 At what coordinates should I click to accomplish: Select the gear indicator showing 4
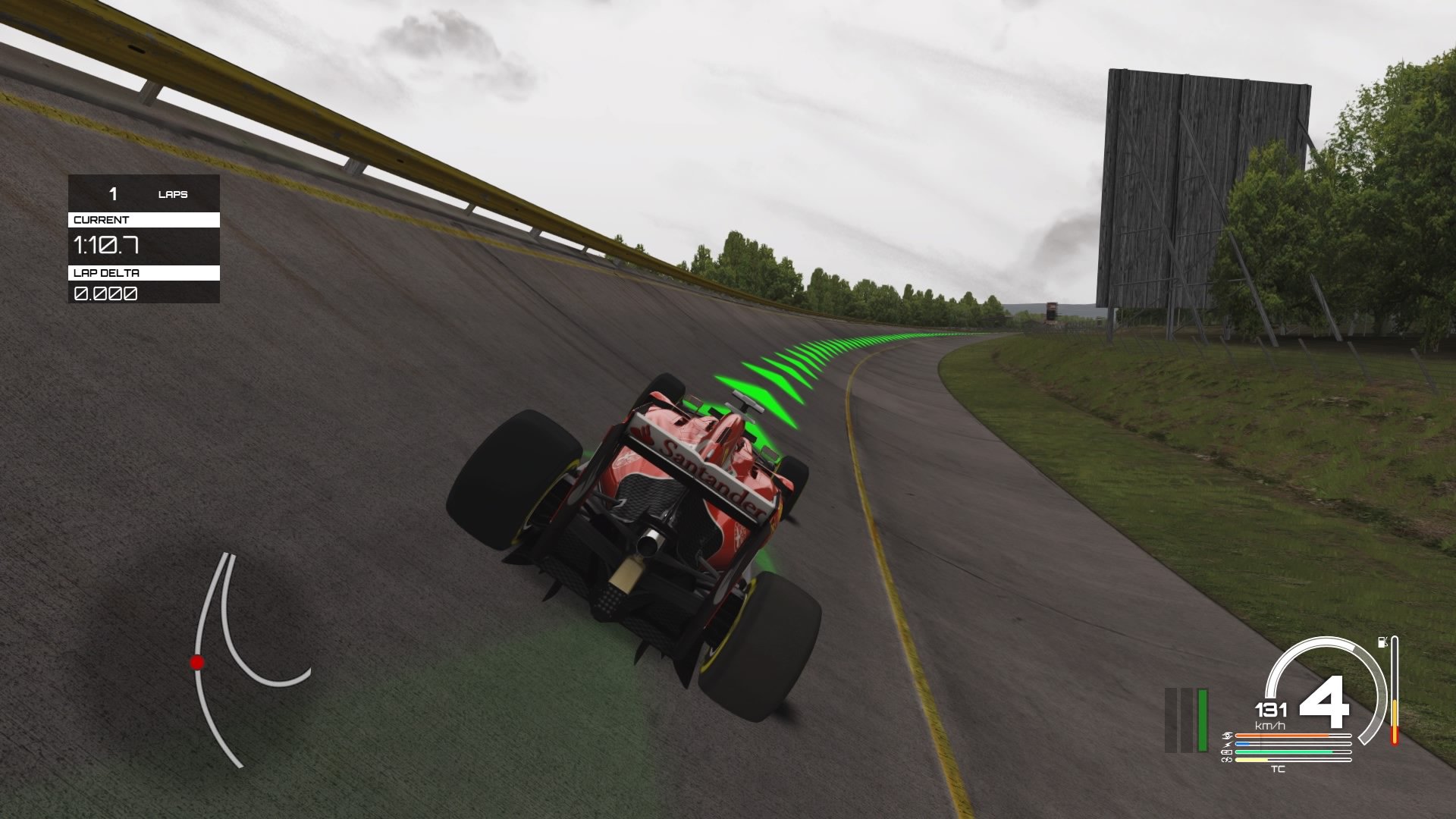1326,704
